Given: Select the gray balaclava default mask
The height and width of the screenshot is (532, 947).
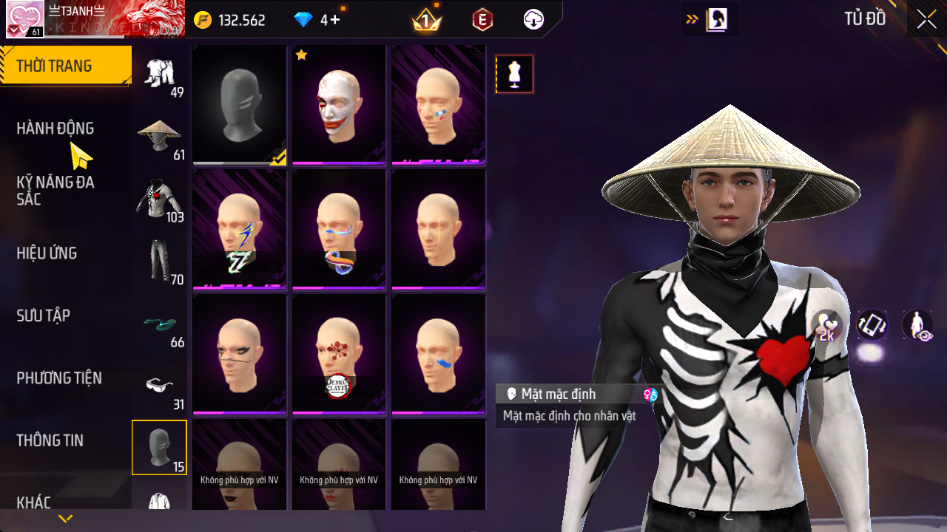Looking at the screenshot, I should [240, 104].
